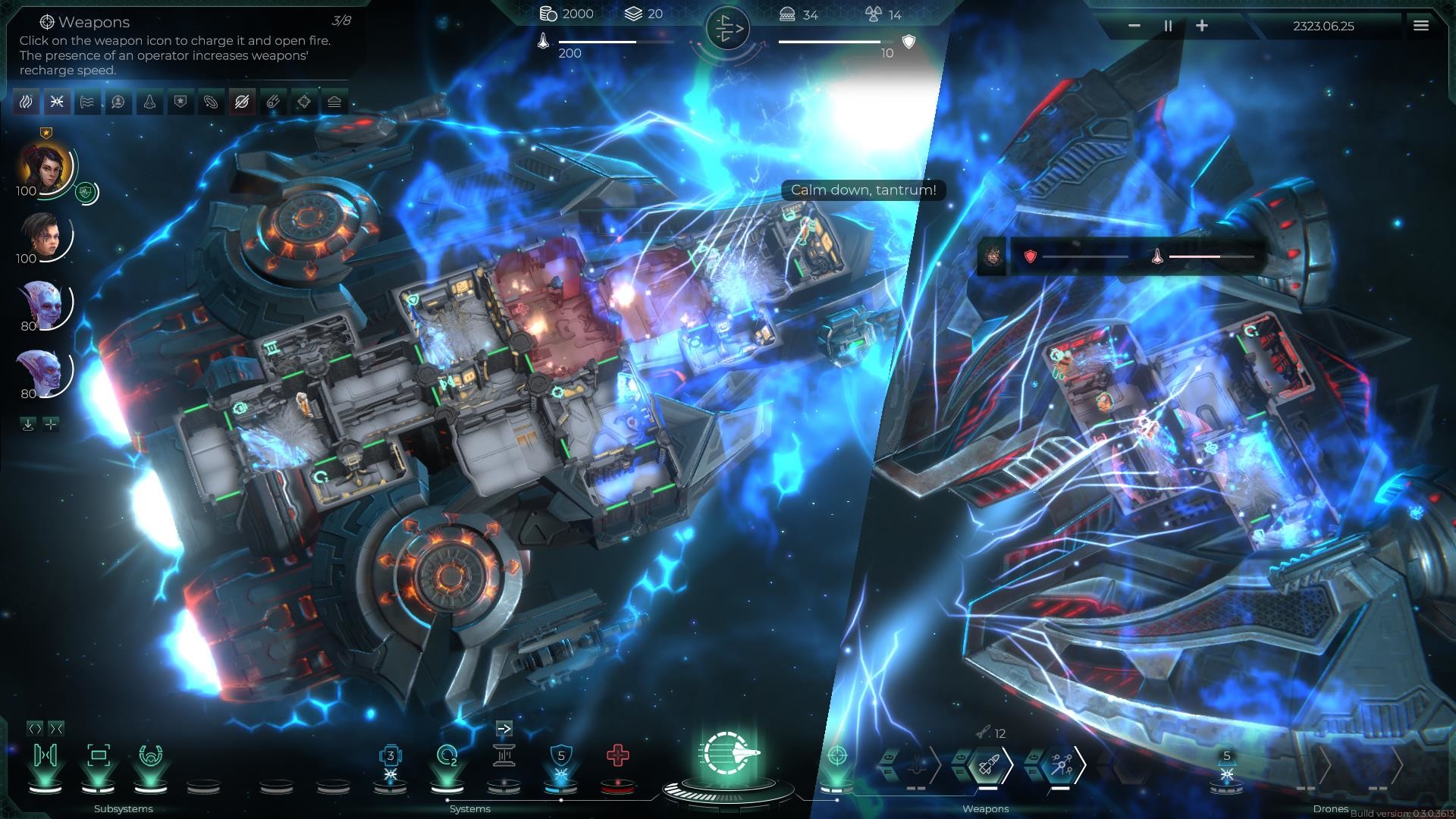
Task: Open the hamburger menu at top right
Action: tap(1421, 26)
